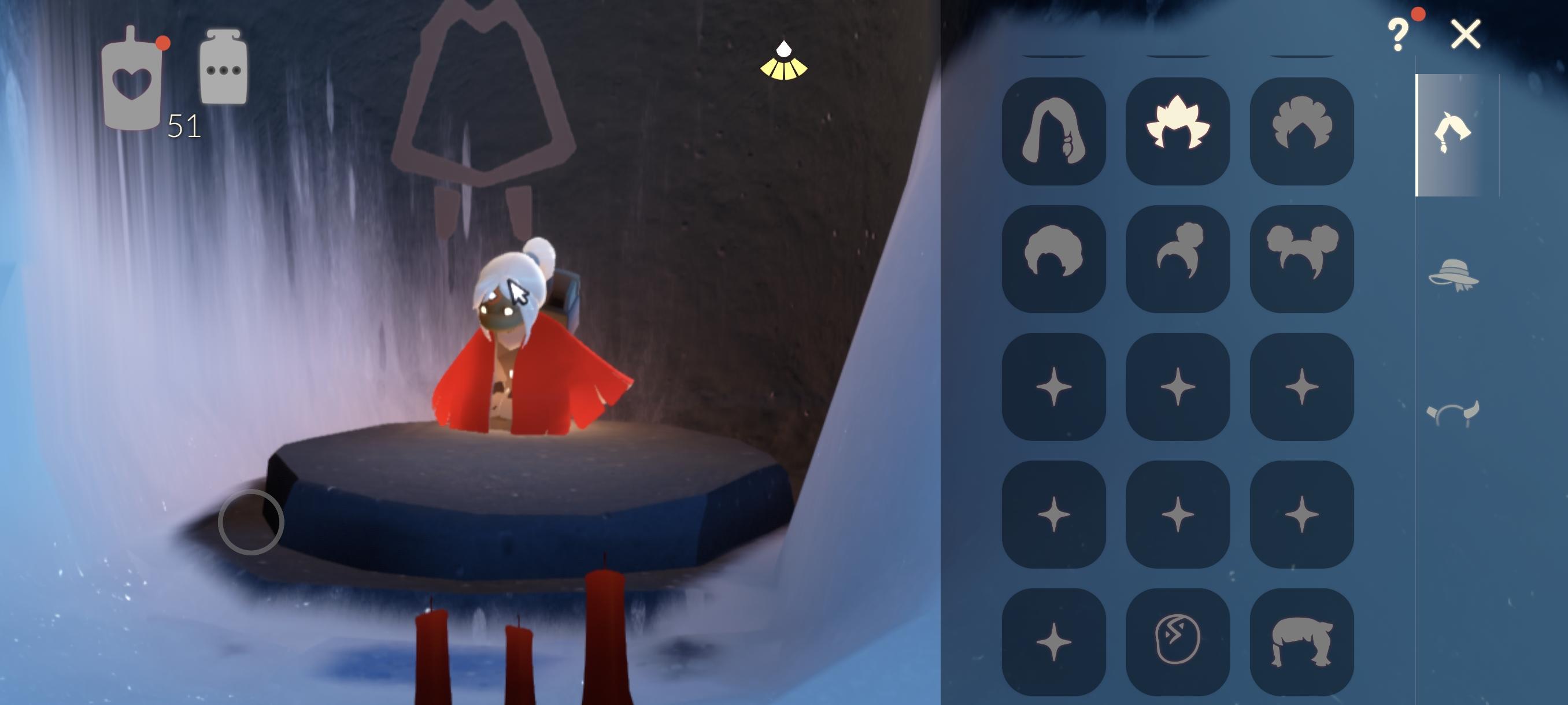Image resolution: width=1568 pixels, height=705 pixels.
Task: Select the glowing spiky crown hair style
Action: point(1178,131)
